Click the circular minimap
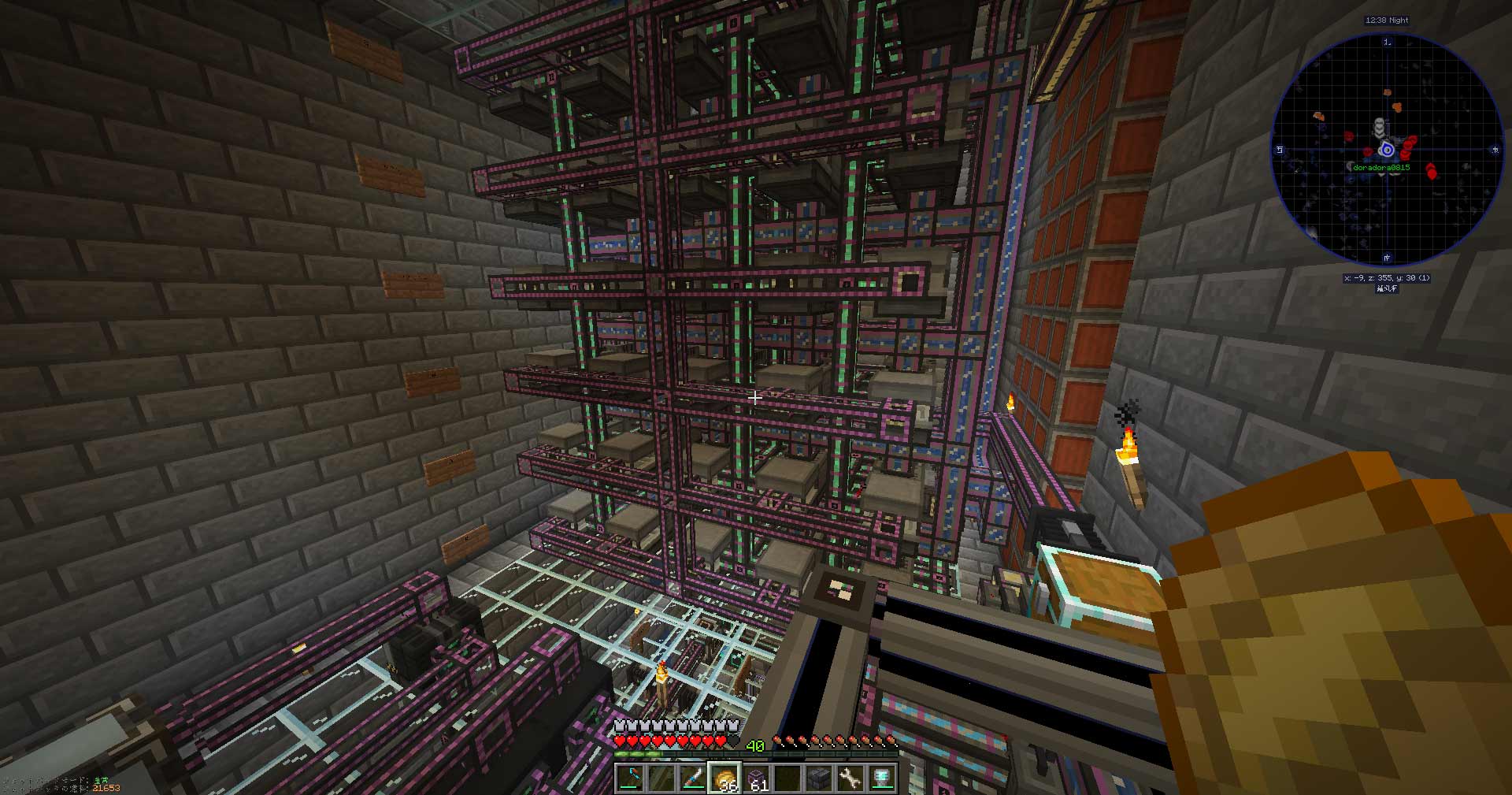The image size is (1512, 795). click(x=1386, y=150)
